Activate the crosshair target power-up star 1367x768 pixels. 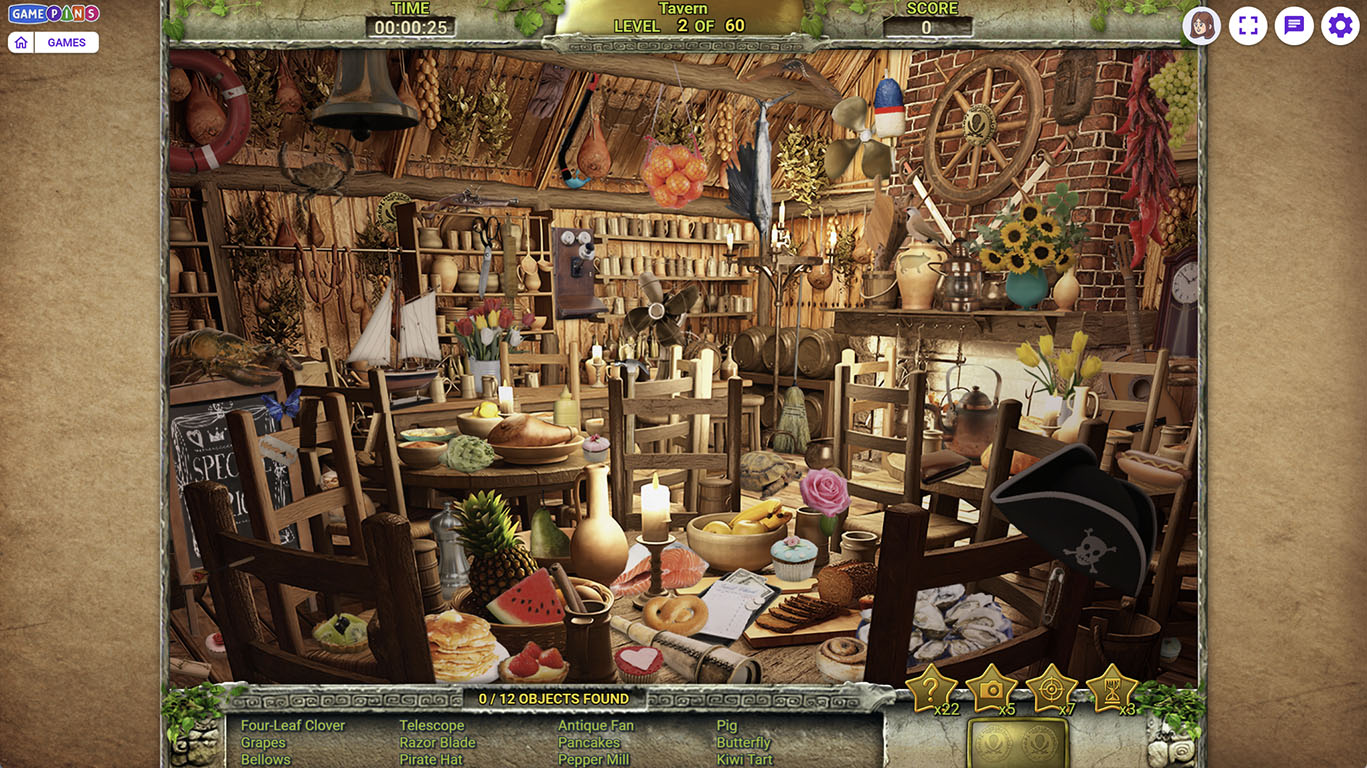coord(1051,687)
